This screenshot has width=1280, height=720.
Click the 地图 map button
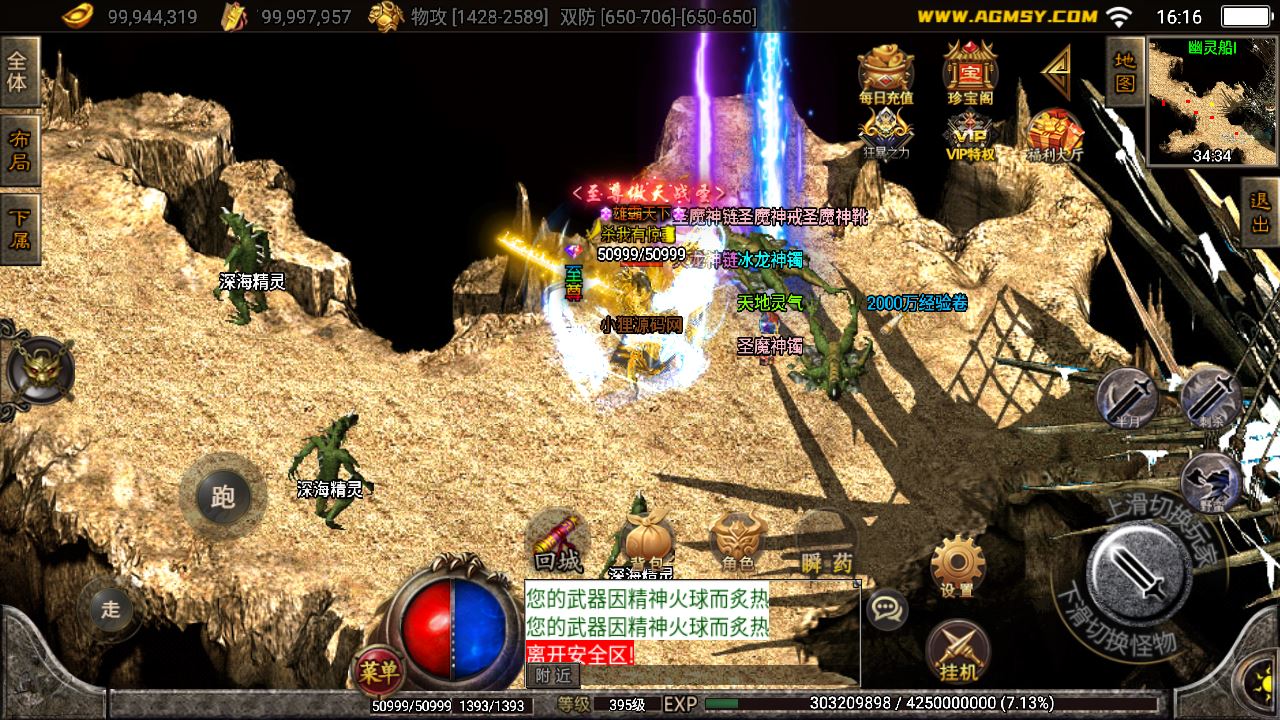[x=1125, y=71]
